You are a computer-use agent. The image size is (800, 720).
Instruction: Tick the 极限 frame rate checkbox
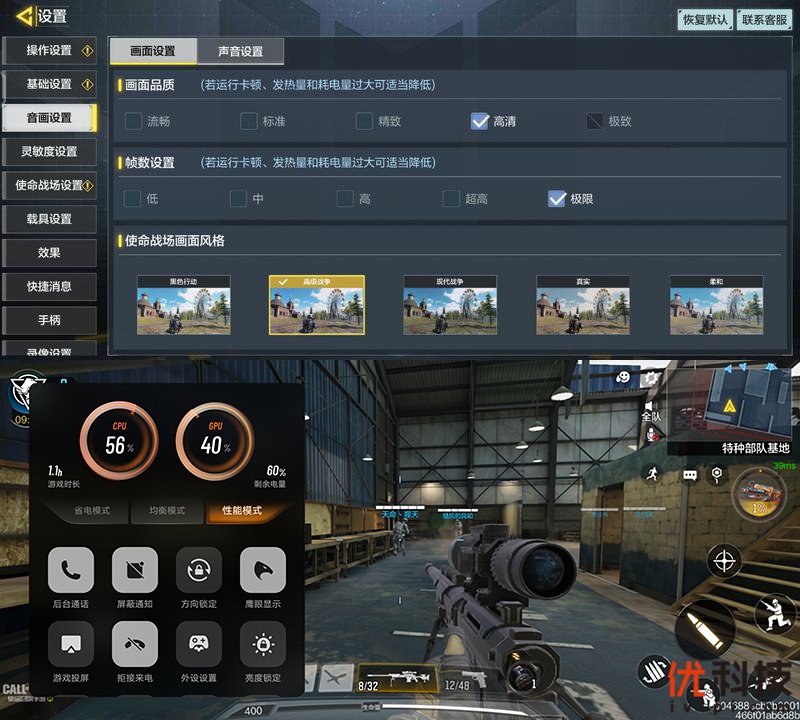[558, 199]
